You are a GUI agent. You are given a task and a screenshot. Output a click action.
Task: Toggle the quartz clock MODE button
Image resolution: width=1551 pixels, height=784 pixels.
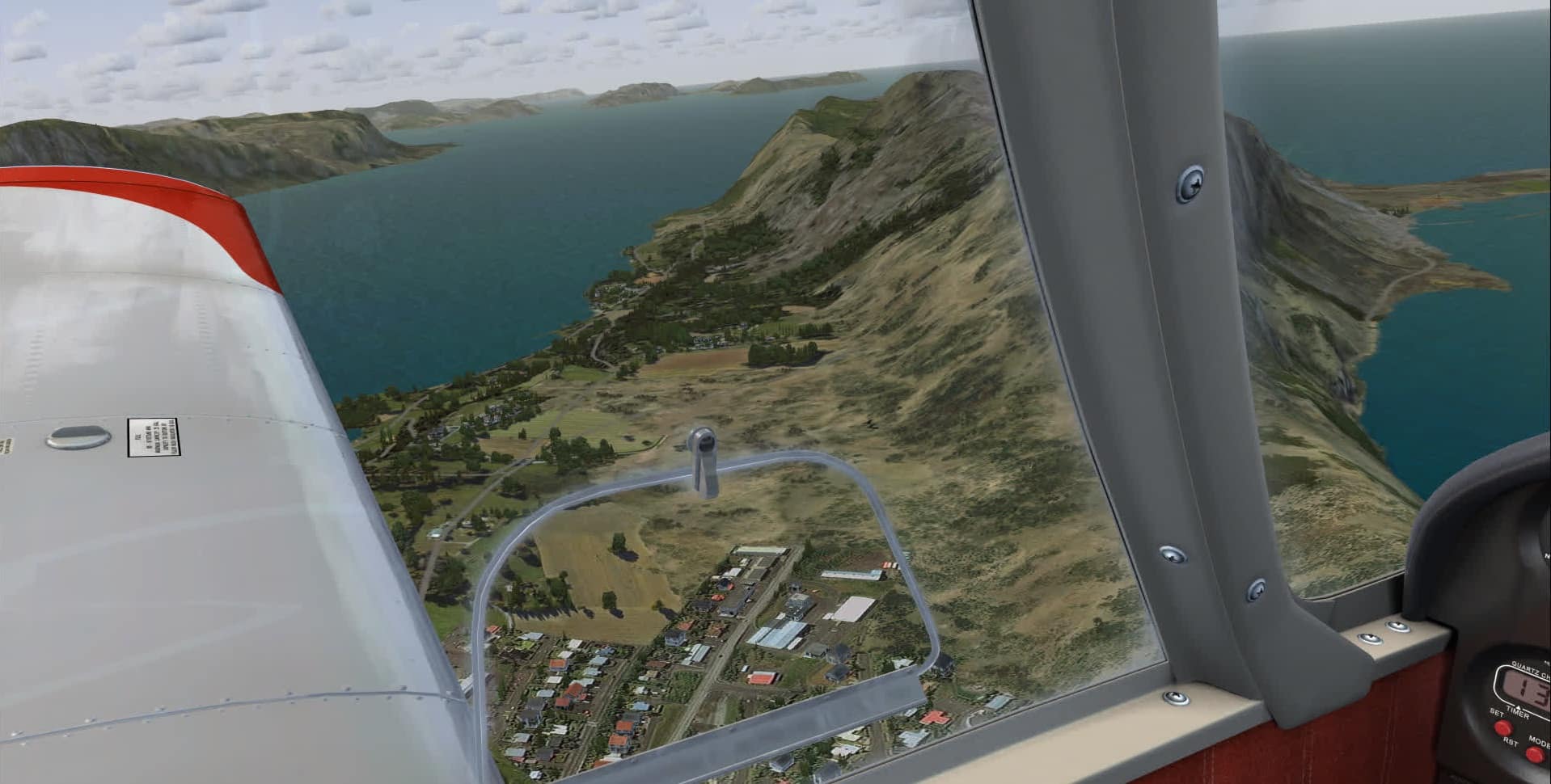coord(1534,755)
